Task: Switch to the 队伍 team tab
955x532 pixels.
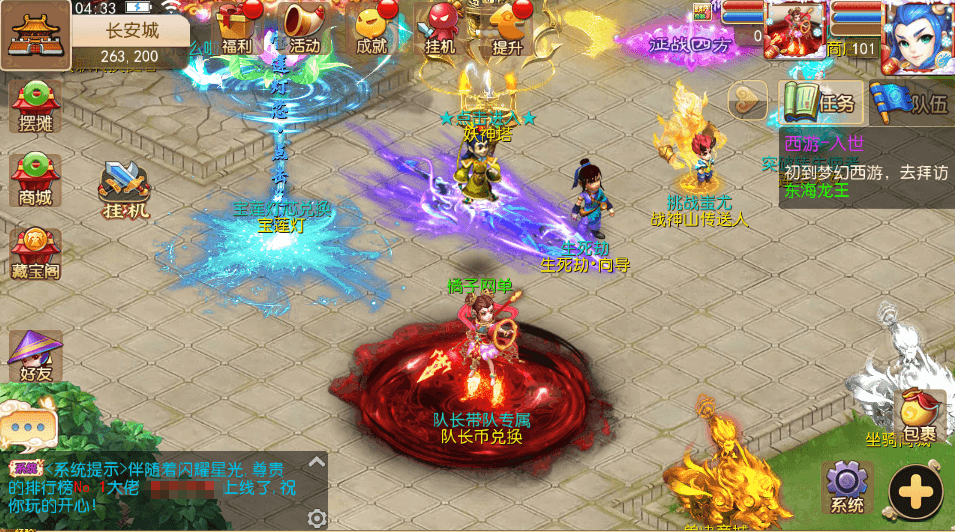Action: click(x=910, y=102)
